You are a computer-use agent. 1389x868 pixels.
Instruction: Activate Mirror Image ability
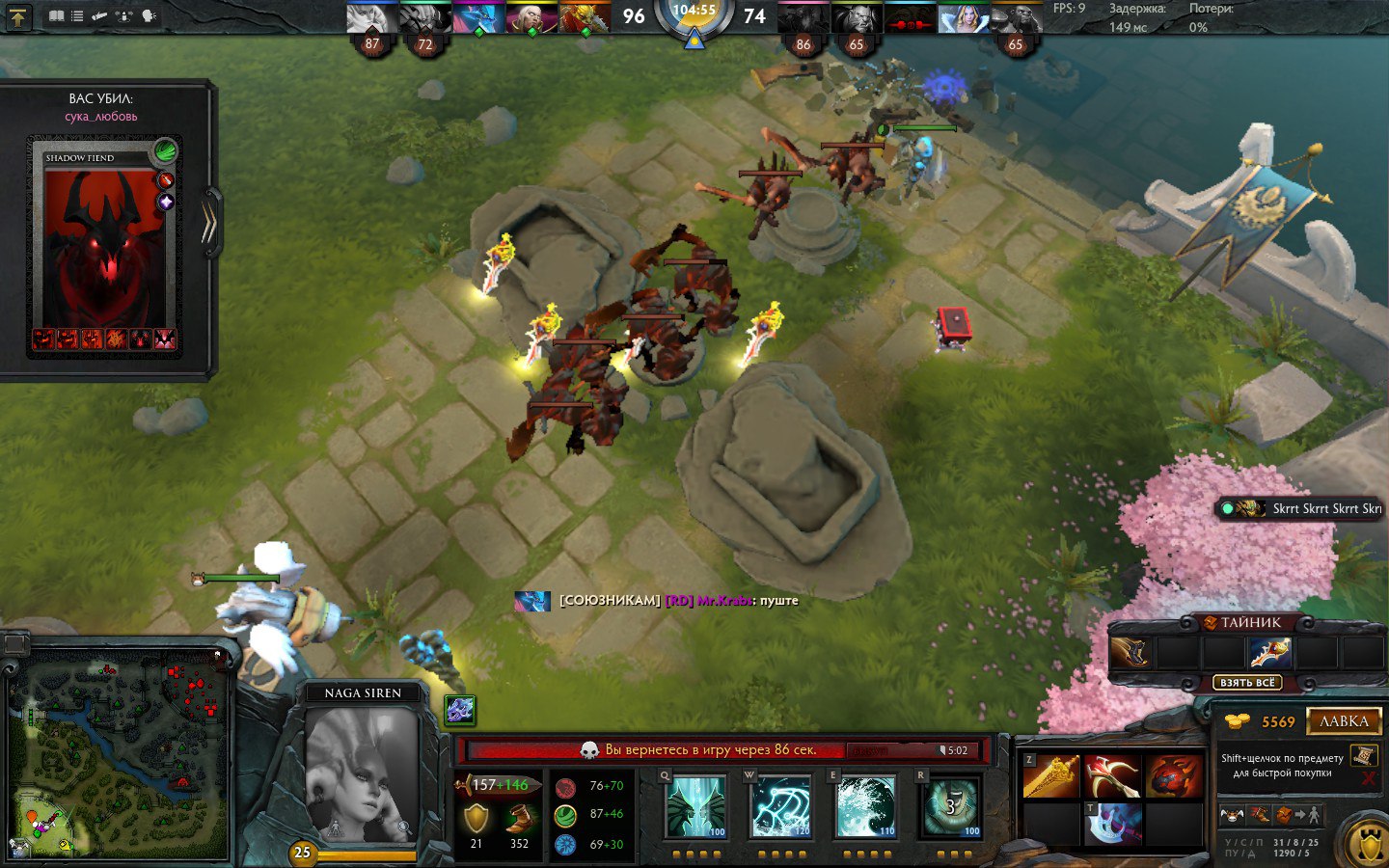click(694, 806)
